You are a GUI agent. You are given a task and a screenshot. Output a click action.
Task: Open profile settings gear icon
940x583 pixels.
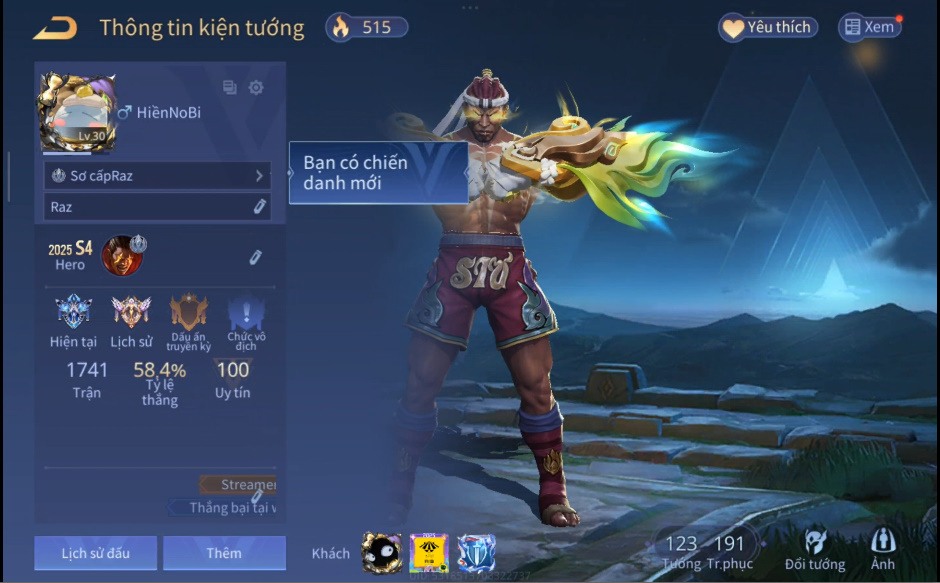pos(256,88)
